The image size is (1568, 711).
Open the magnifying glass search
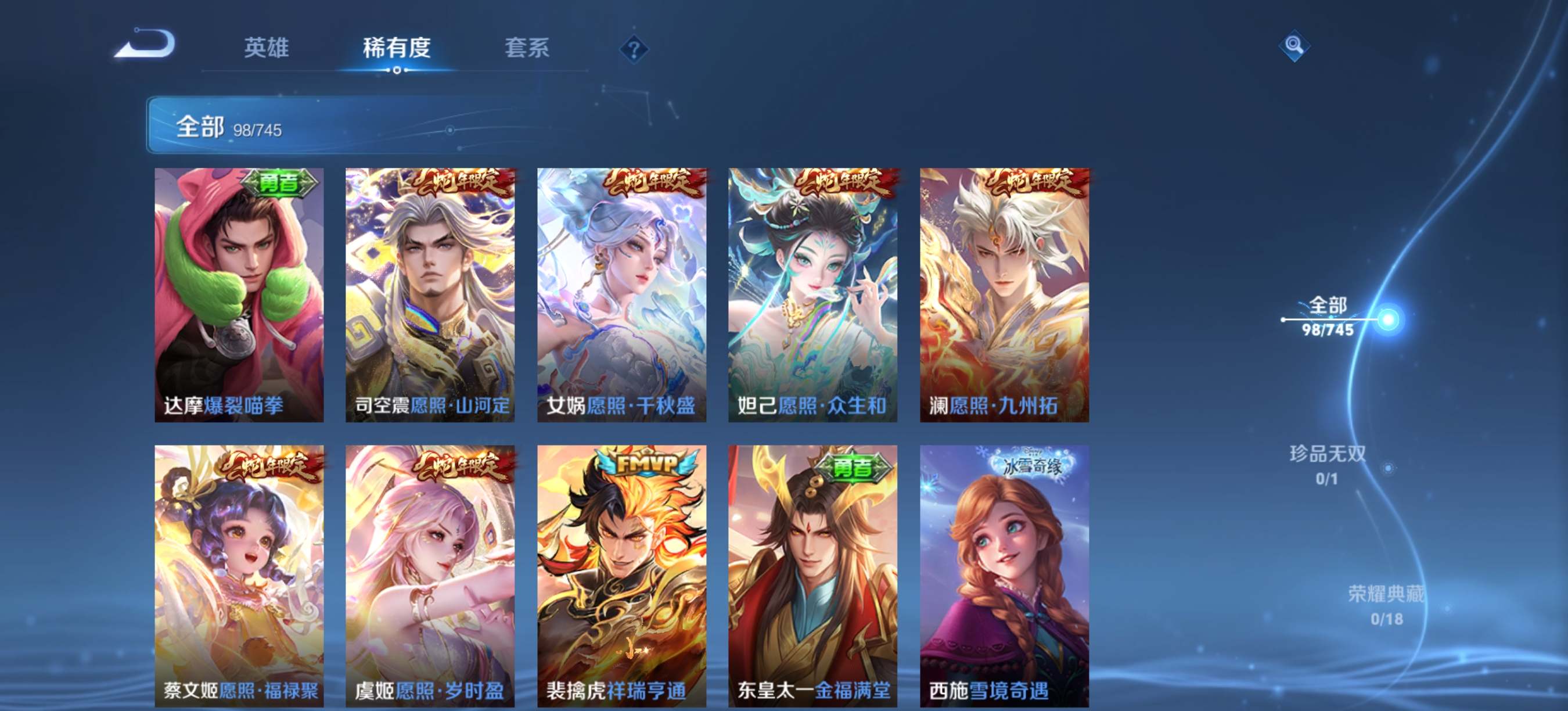coord(1293,46)
